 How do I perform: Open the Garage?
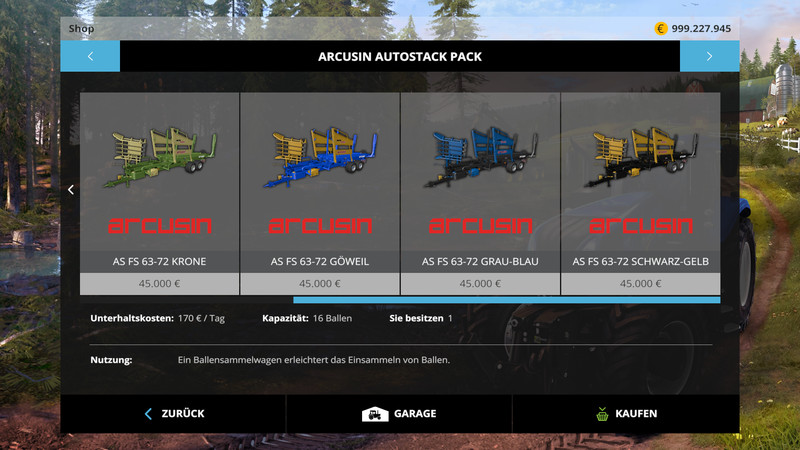[399, 413]
